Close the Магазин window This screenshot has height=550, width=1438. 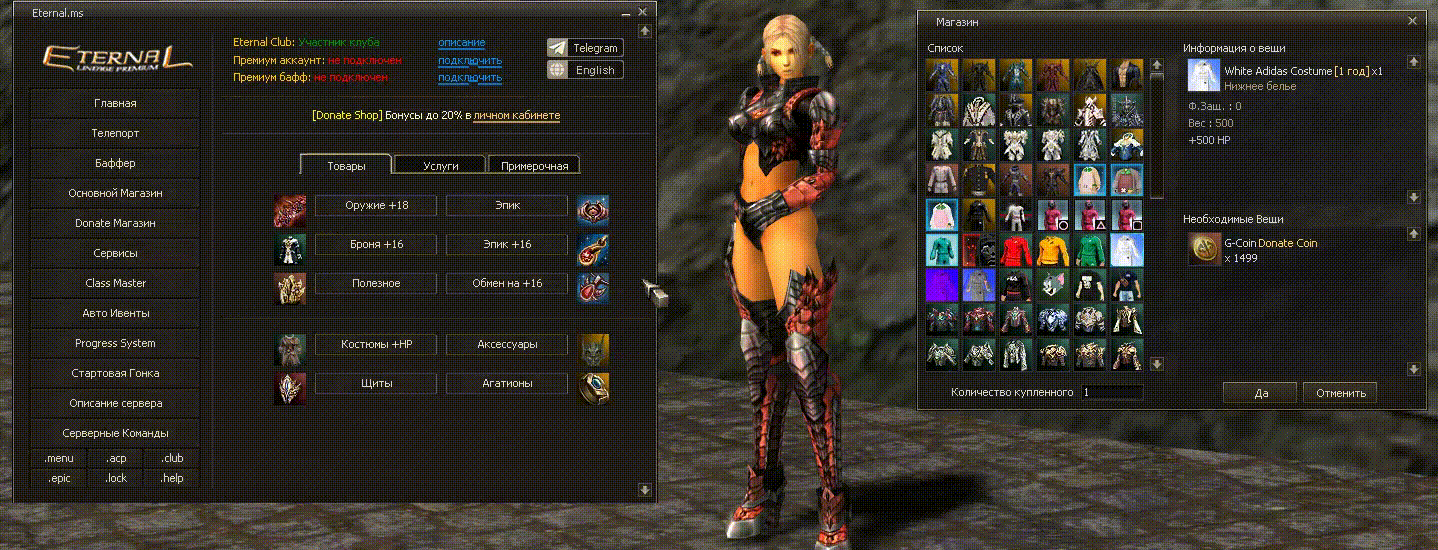(1412, 20)
